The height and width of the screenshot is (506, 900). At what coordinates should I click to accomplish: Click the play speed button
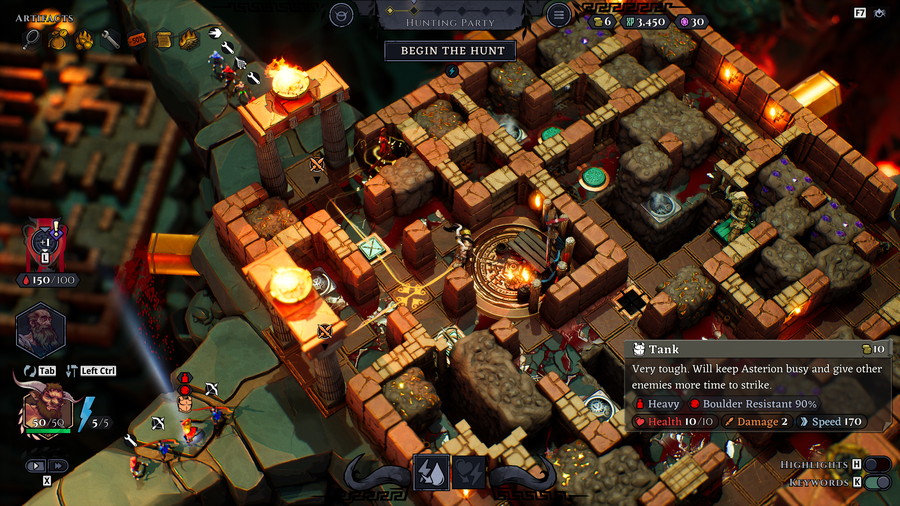point(37,465)
